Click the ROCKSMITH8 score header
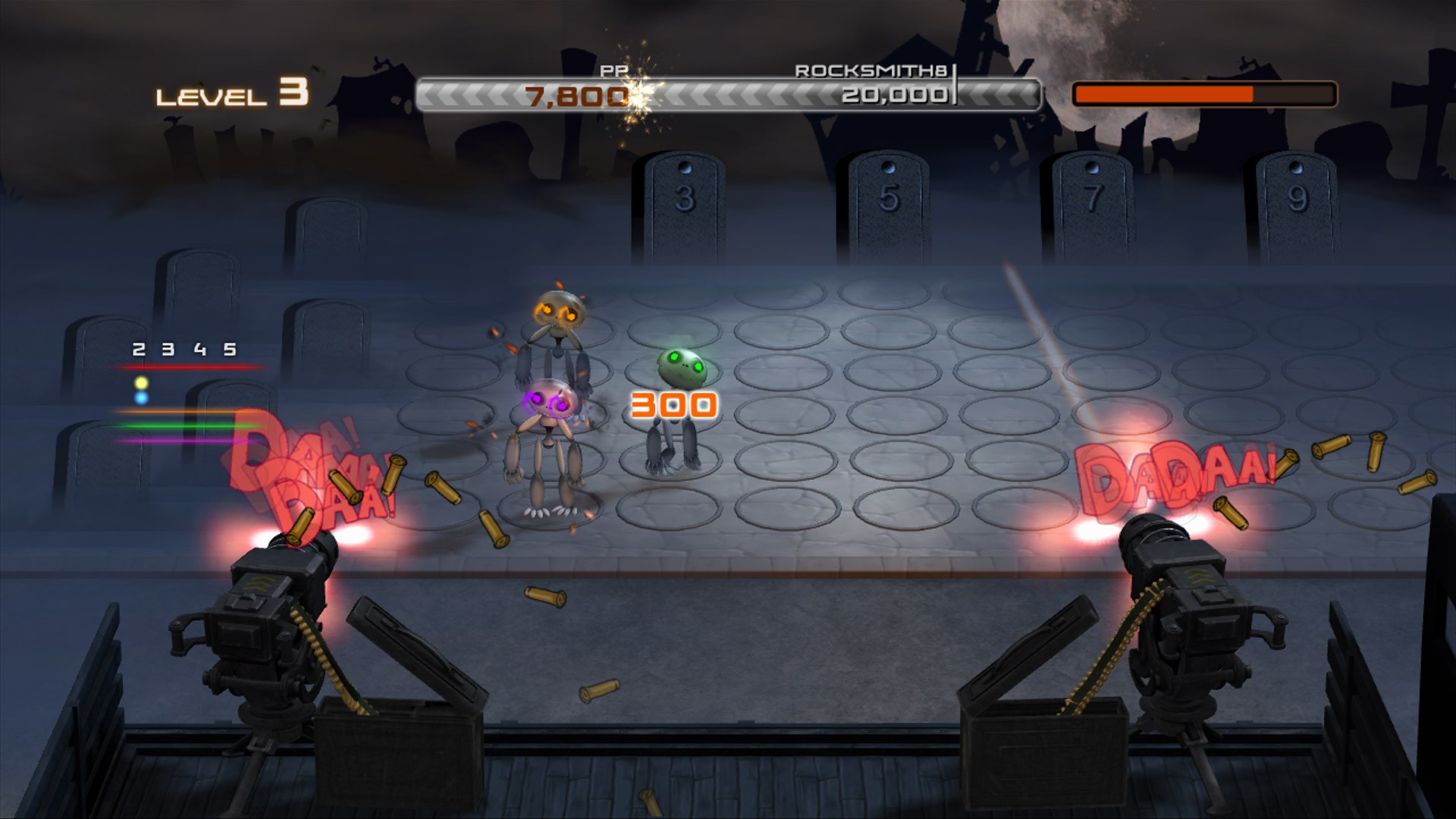Screen dimensions: 1456x819 coord(872,72)
